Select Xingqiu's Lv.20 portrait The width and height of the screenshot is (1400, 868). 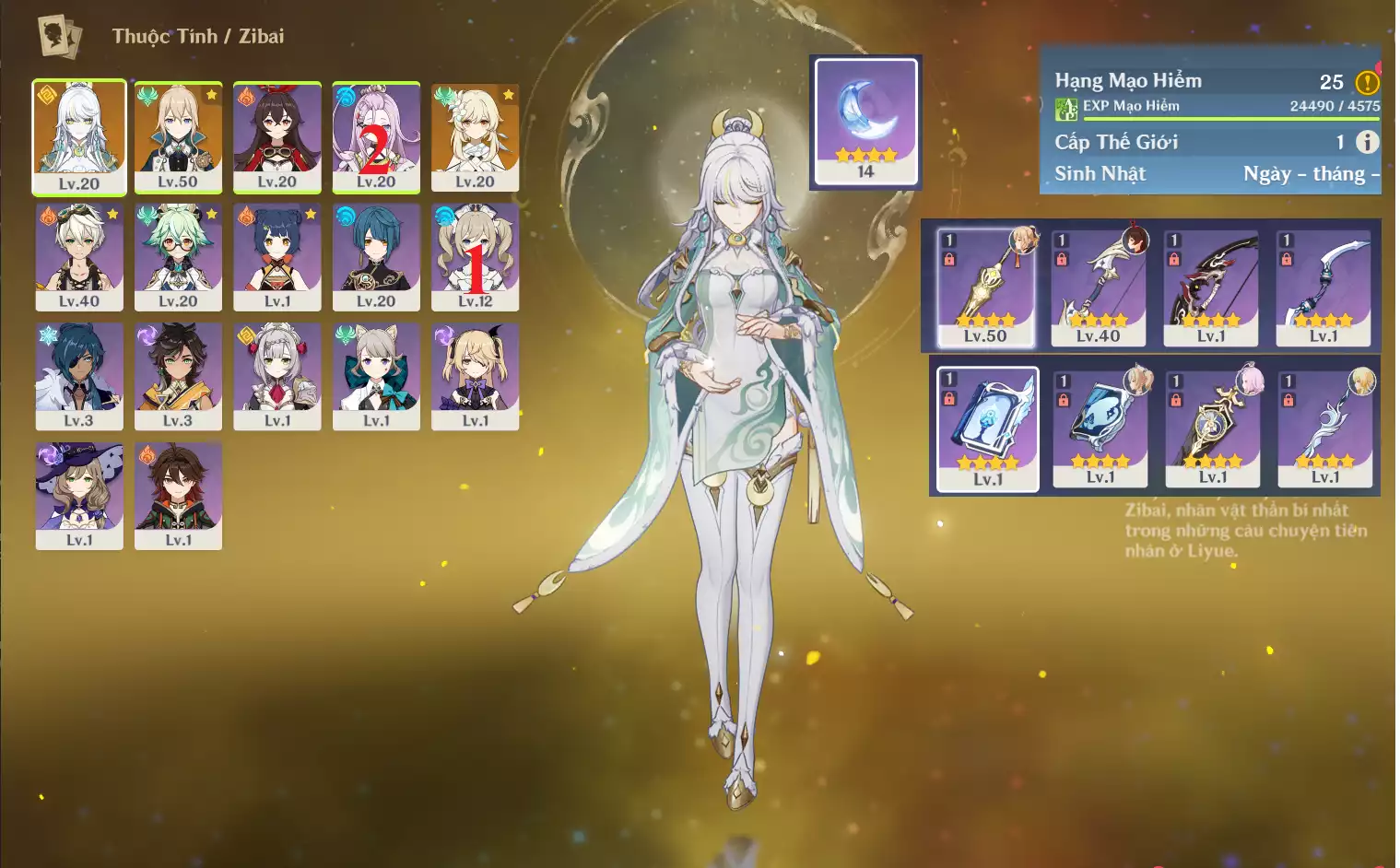point(376,256)
